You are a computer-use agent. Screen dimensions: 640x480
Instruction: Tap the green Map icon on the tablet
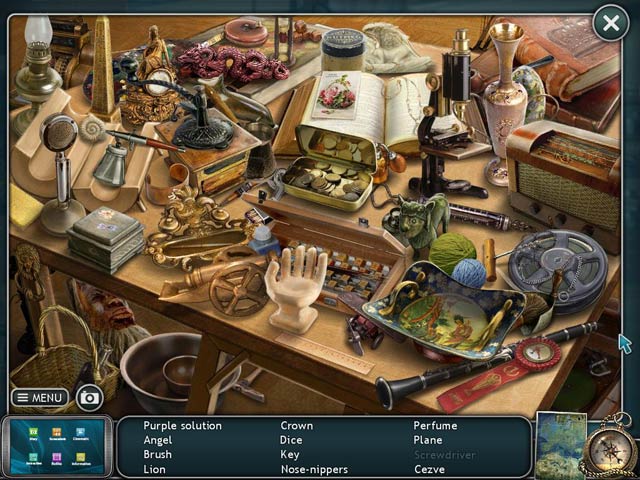pos(32,434)
